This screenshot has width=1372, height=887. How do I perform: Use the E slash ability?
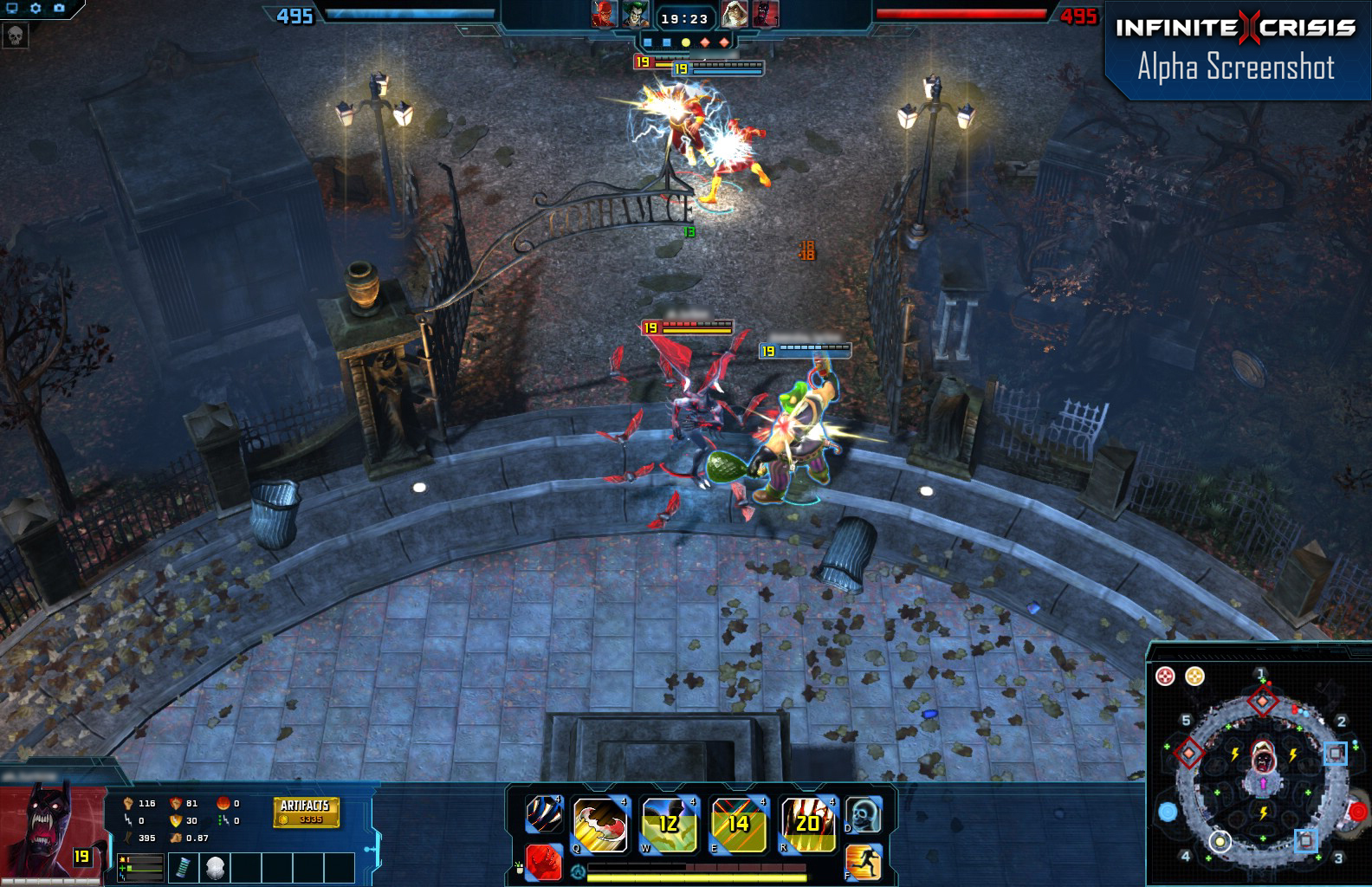737,823
